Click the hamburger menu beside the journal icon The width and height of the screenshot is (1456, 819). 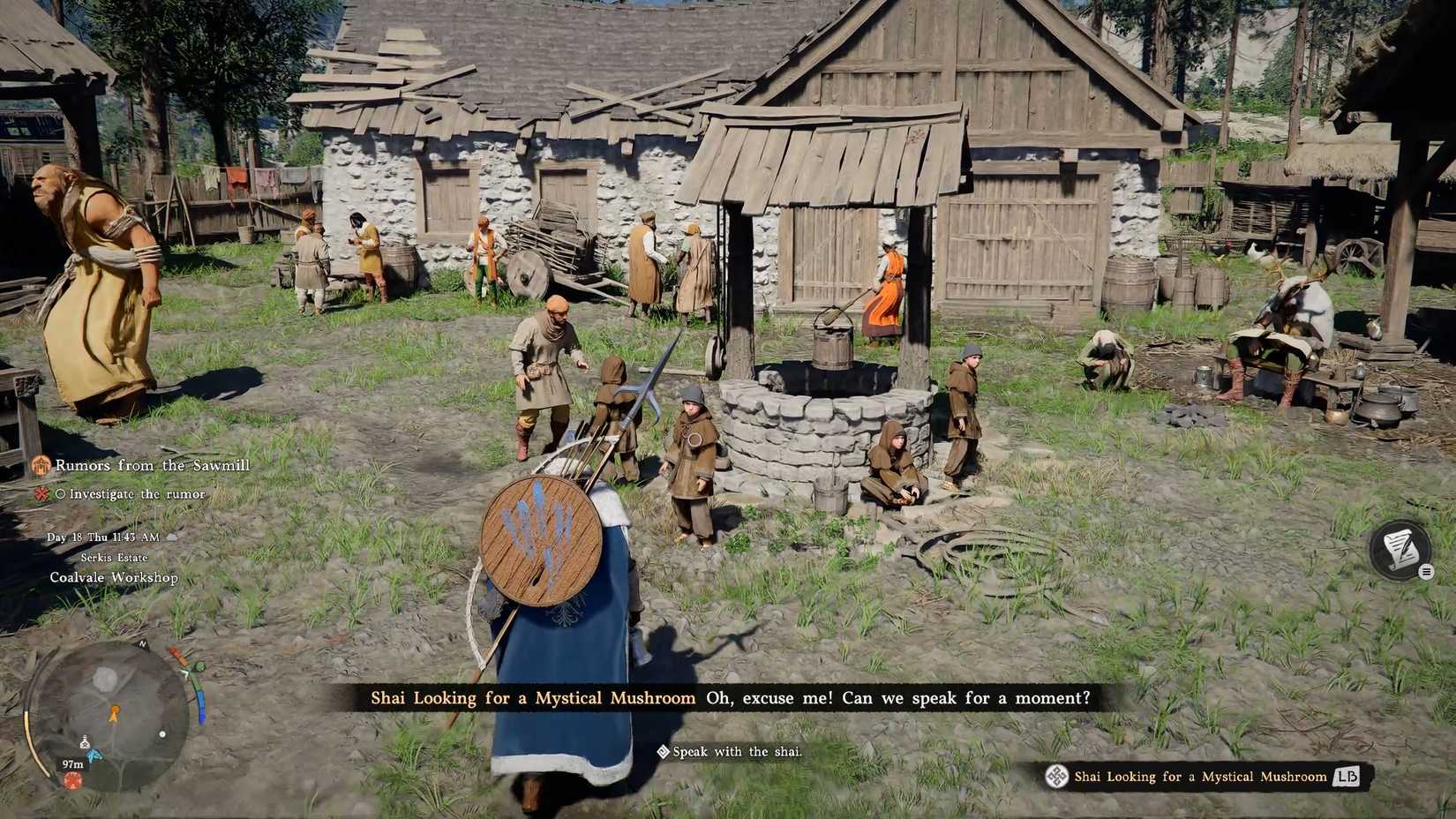[1427, 571]
